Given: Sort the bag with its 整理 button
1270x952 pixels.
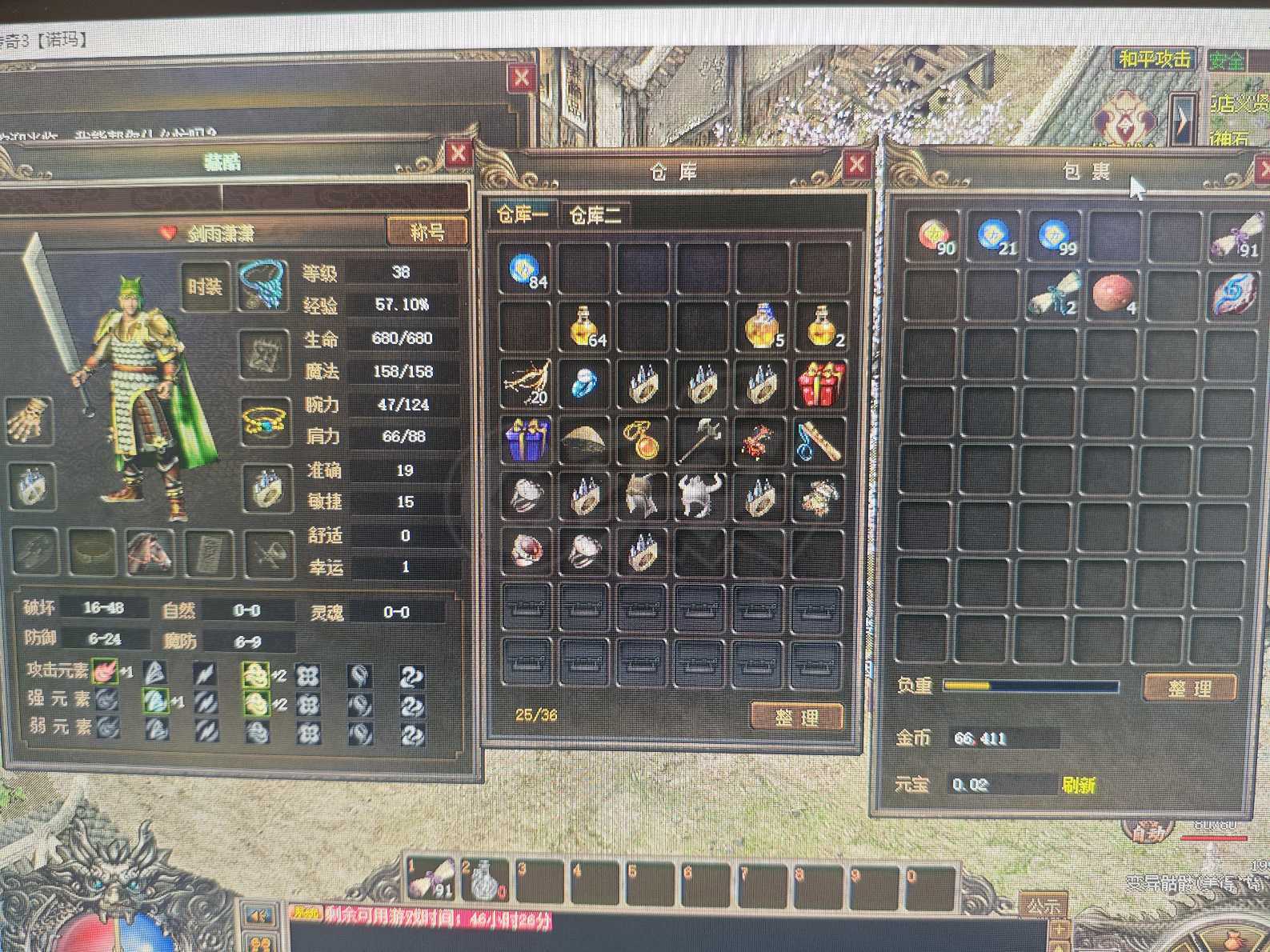Looking at the screenshot, I should [x=1189, y=687].
